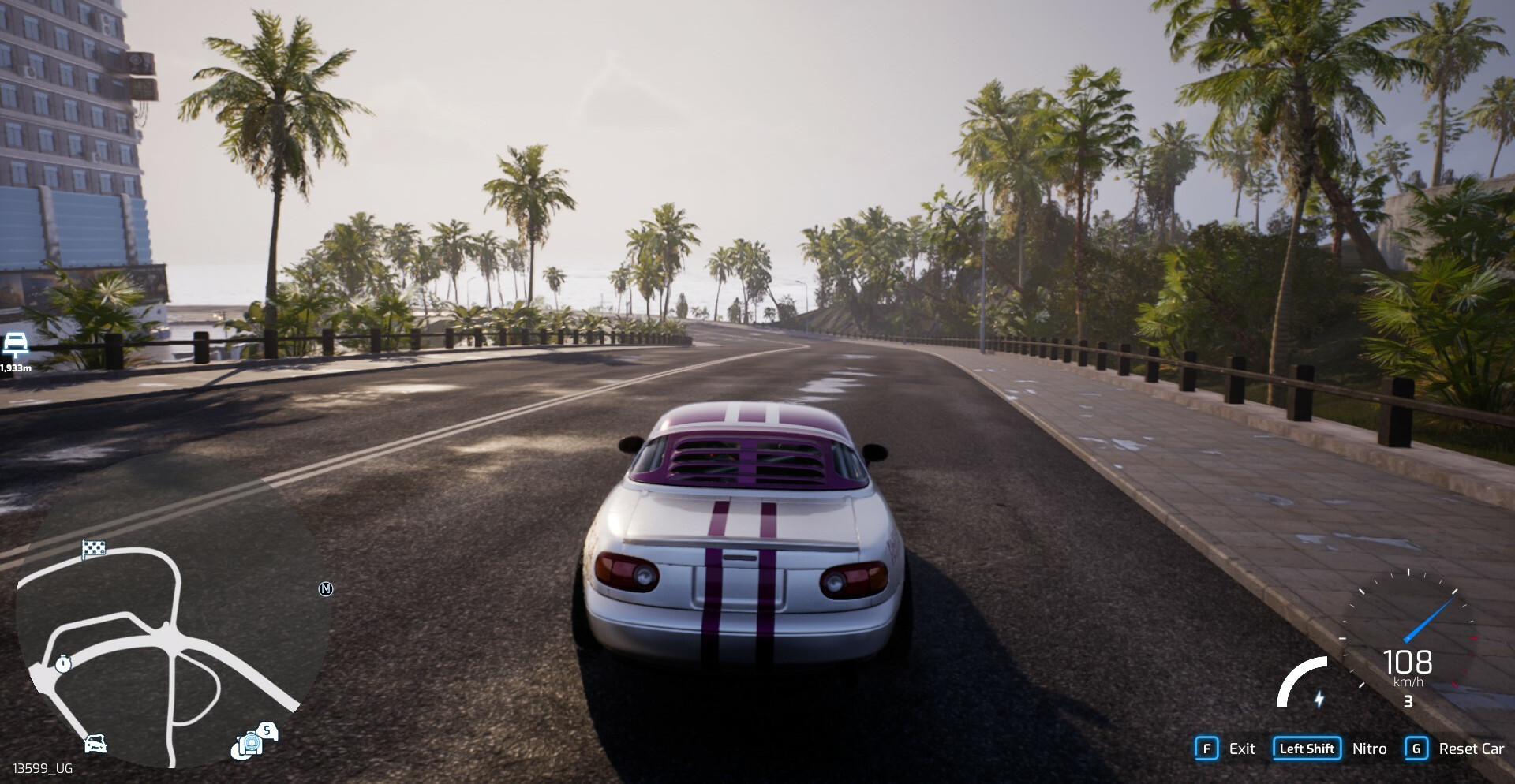1515x784 pixels.
Task: Open the circular minimap
Action: pyautogui.click(x=170, y=623)
